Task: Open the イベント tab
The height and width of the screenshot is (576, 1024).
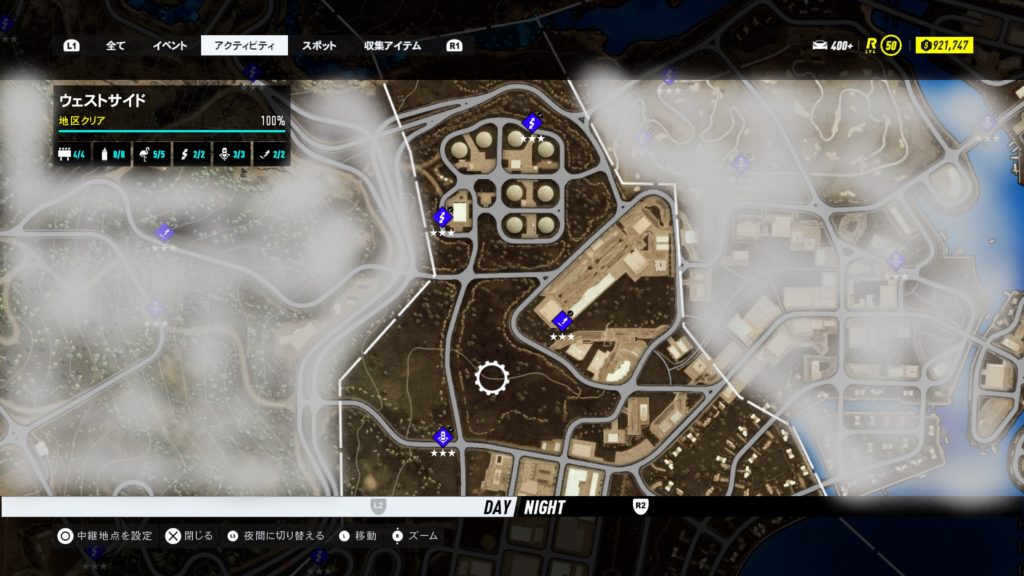Action: tap(169, 46)
